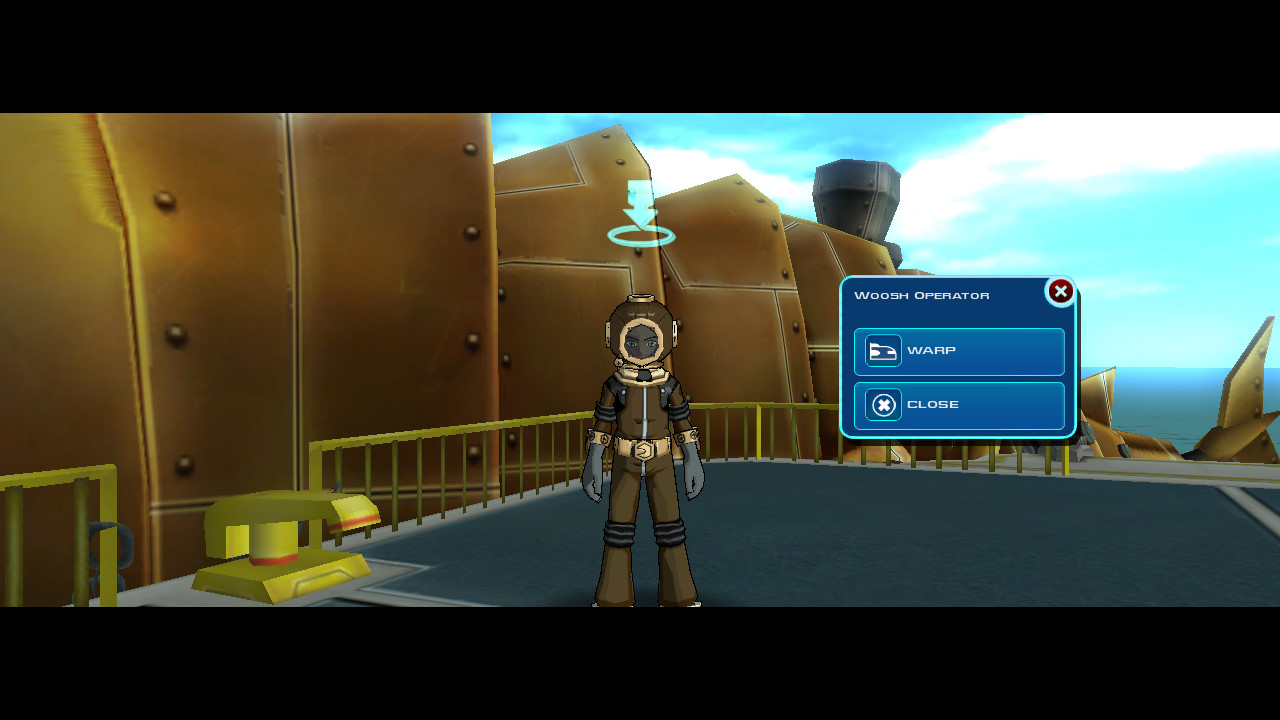
Task: Click the teleport ring beneath the warp arrow
Action: [640, 237]
